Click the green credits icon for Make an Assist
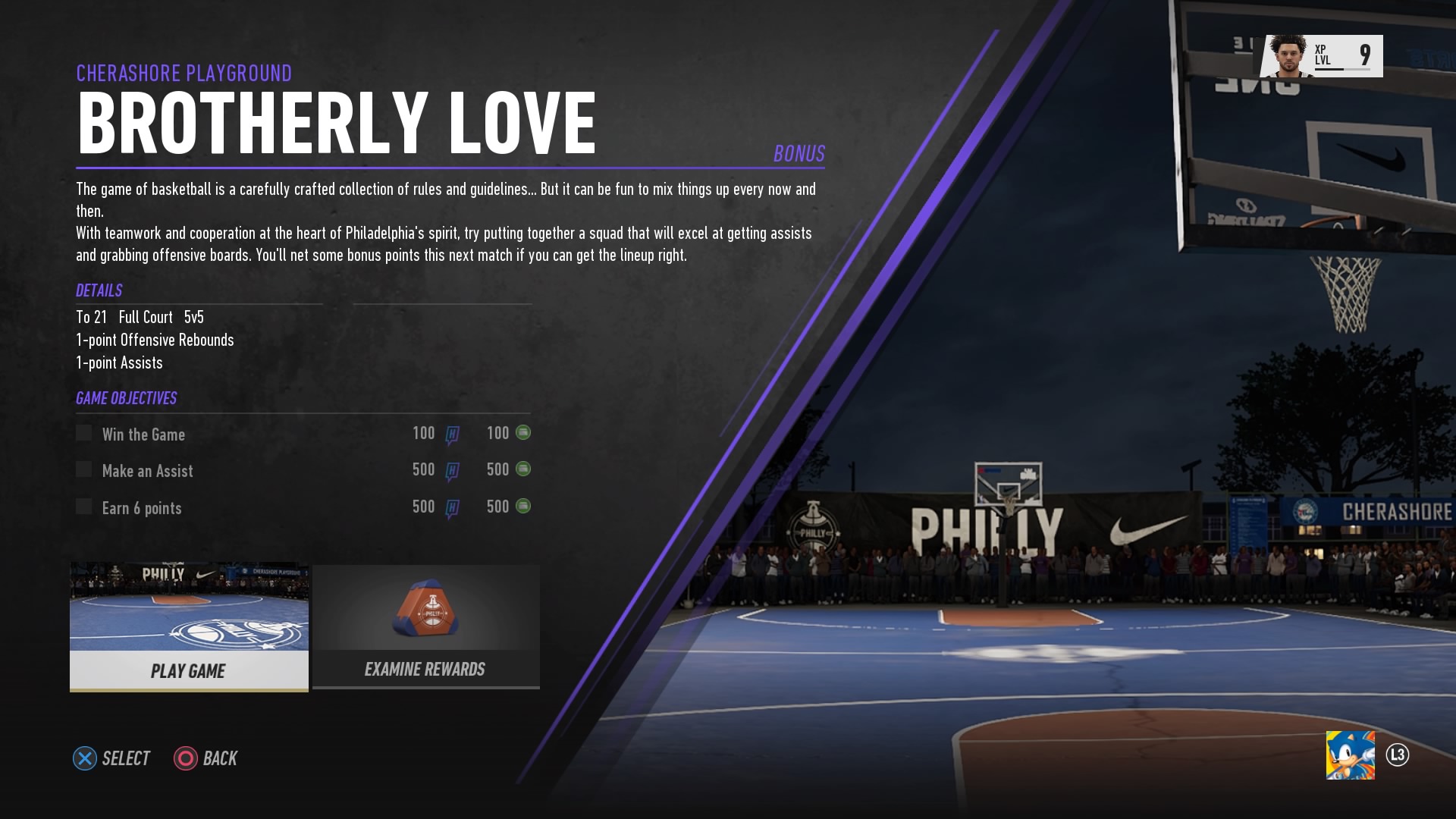The image size is (1456, 819). click(x=524, y=469)
